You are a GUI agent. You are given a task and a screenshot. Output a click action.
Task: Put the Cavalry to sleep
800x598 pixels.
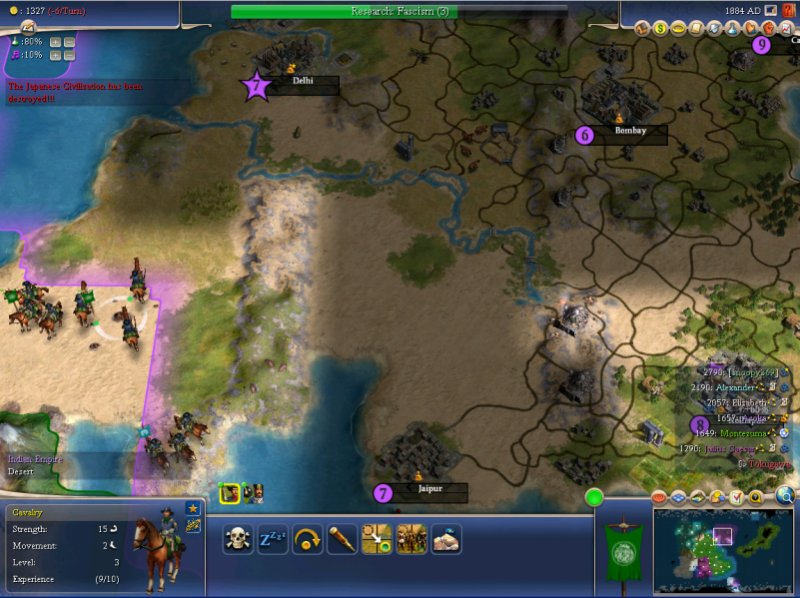tap(273, 539)
